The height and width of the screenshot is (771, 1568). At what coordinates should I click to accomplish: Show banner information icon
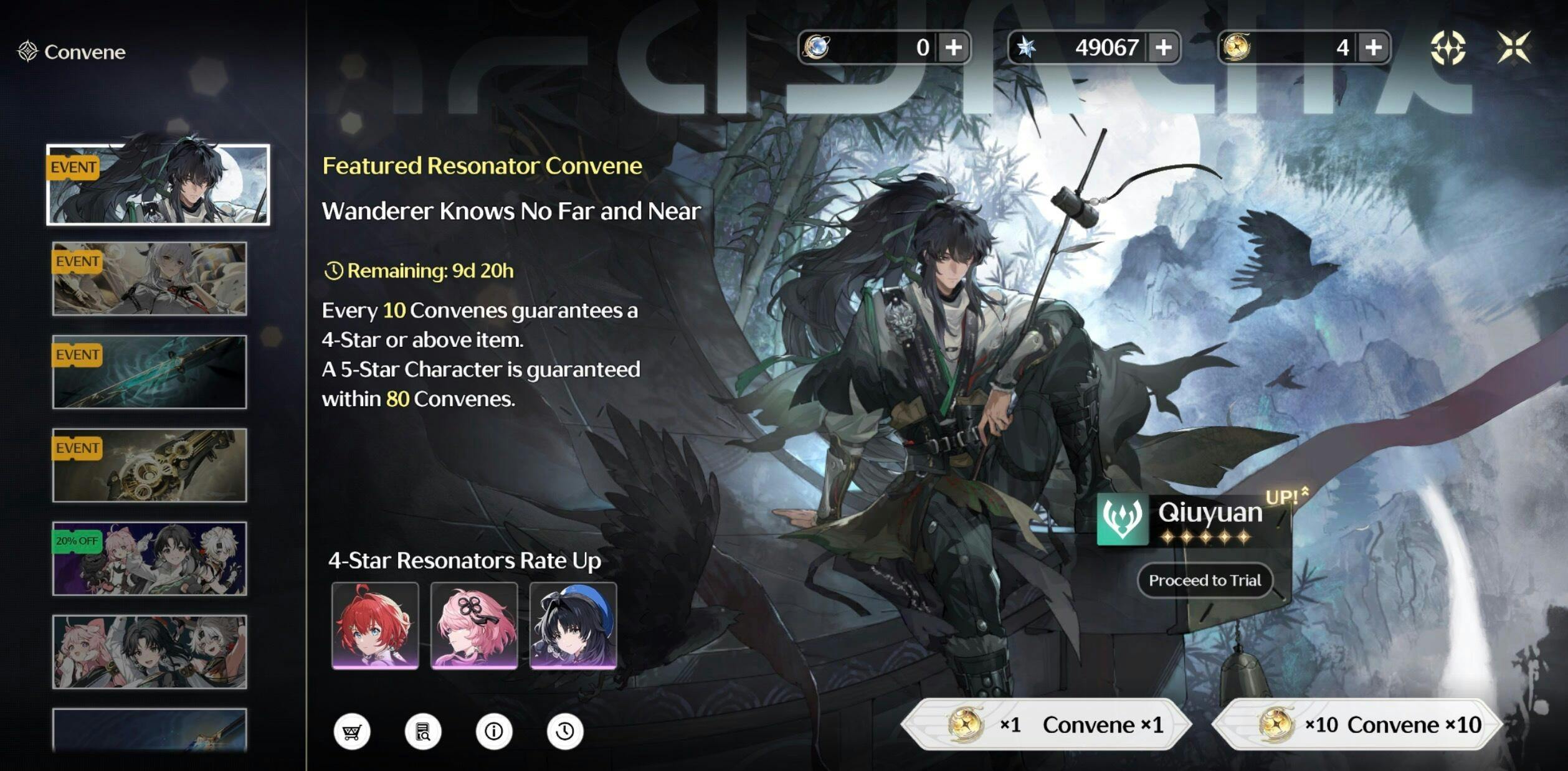pyautogui.click(x=494, y=731)
